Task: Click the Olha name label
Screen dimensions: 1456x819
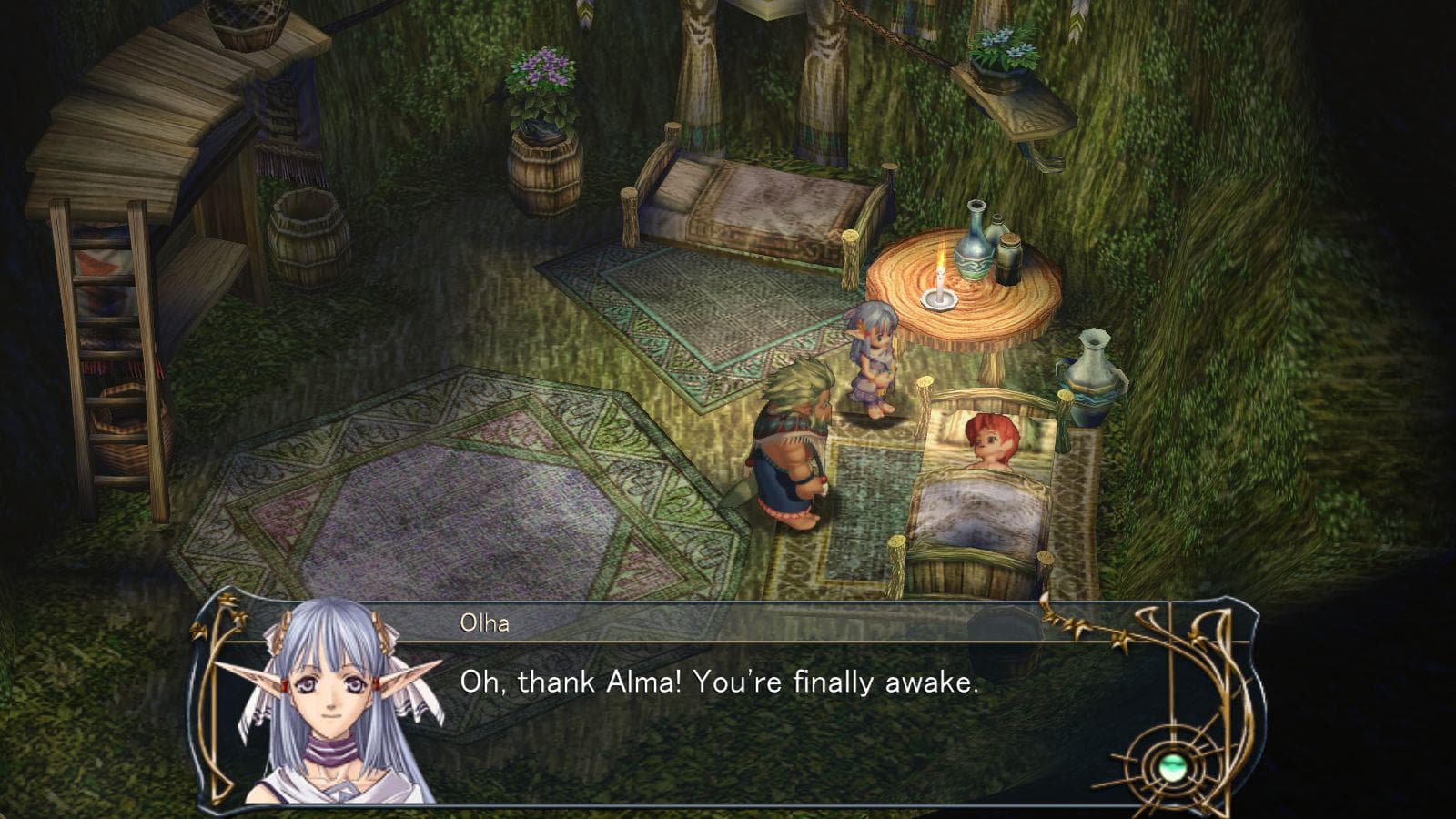Action: 485,621
